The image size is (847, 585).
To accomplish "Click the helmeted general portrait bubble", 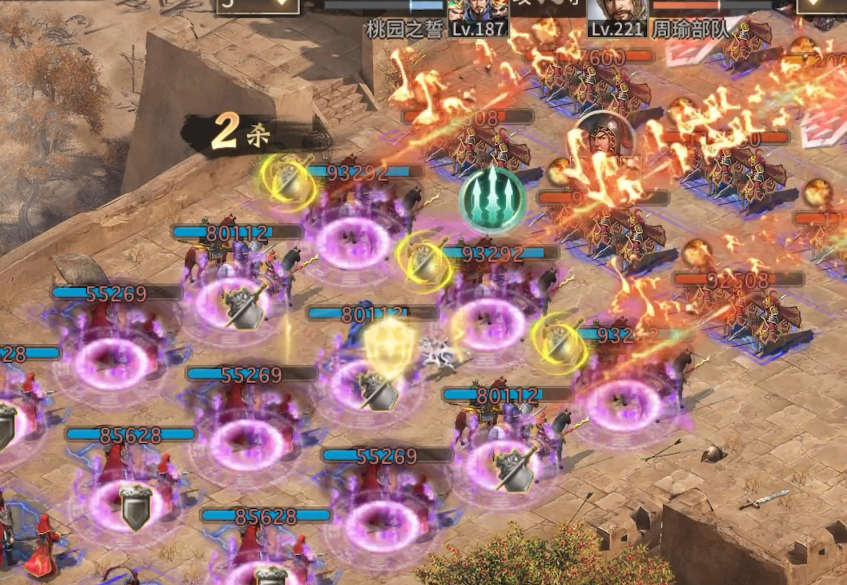I will (600, 139).
